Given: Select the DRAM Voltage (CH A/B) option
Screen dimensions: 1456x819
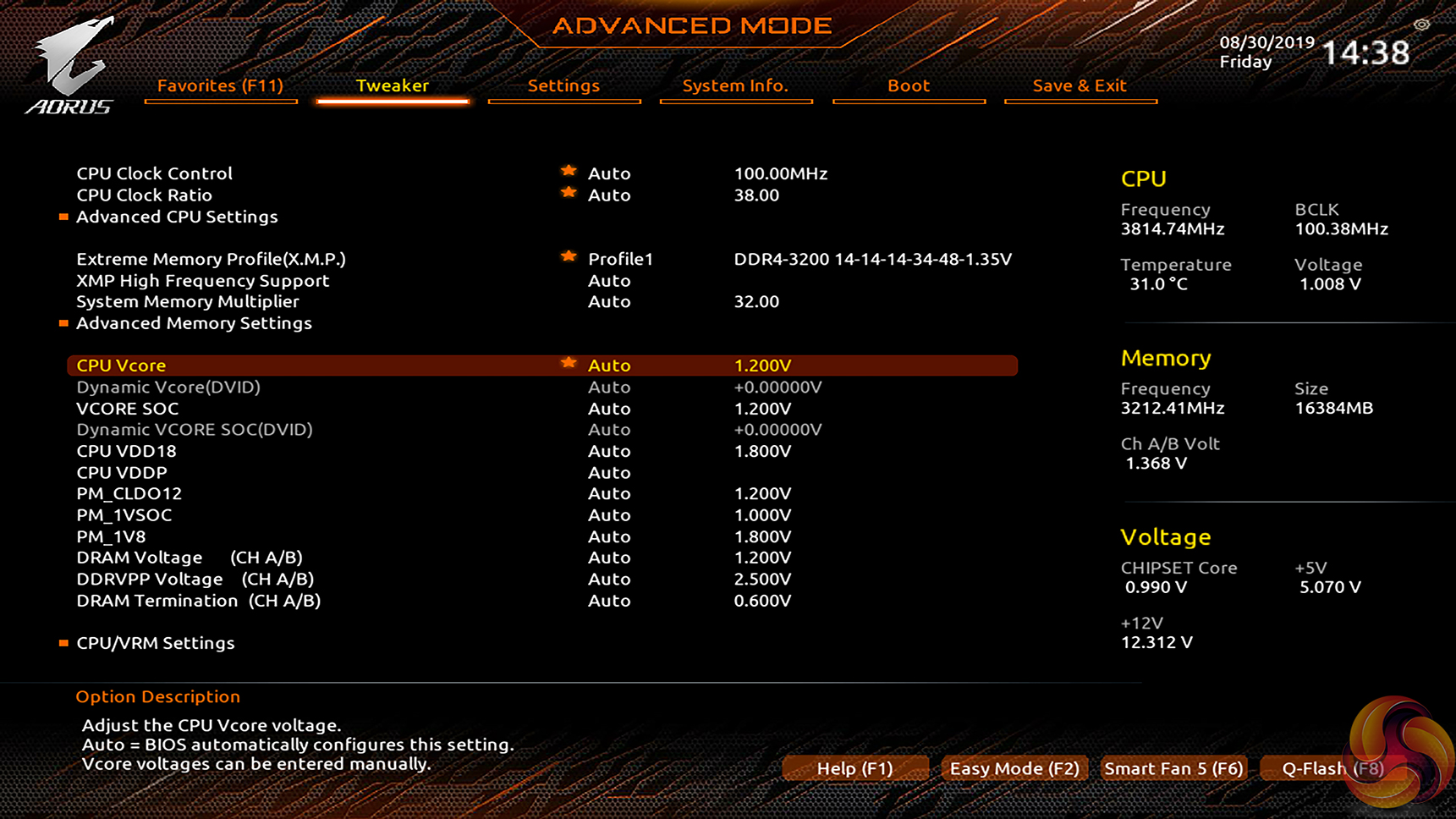Looking at the screenshot, I should [x=190, y=558].
